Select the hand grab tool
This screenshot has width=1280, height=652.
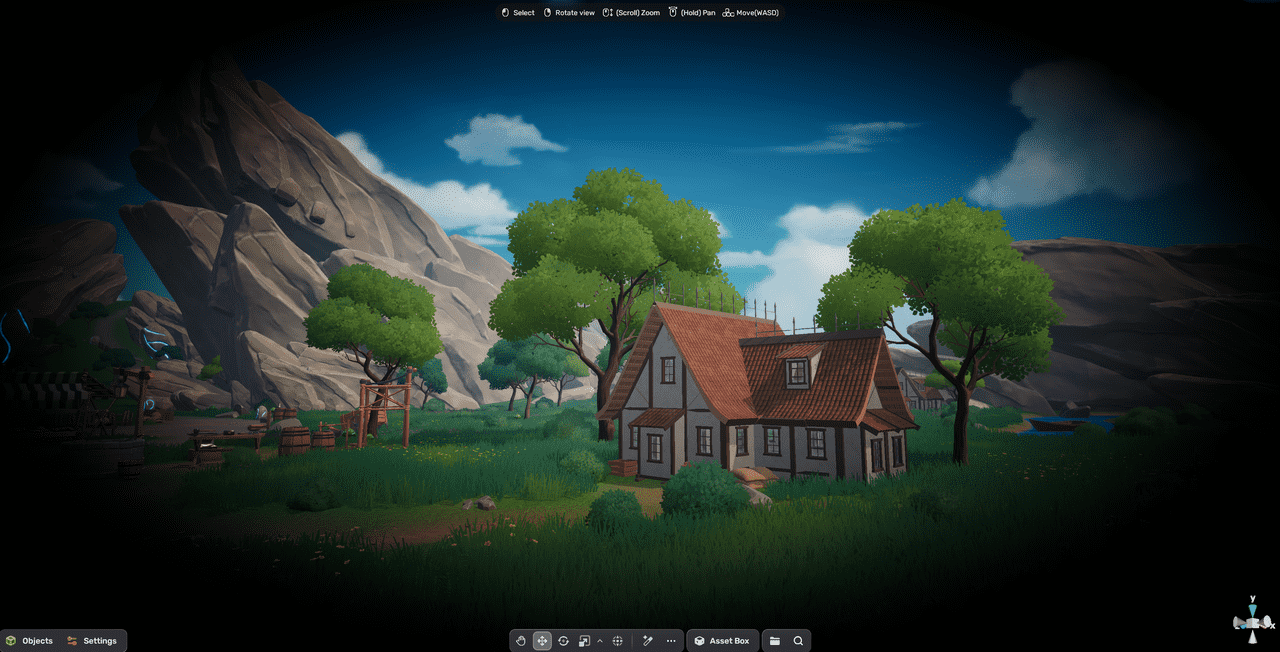[520, 641]
